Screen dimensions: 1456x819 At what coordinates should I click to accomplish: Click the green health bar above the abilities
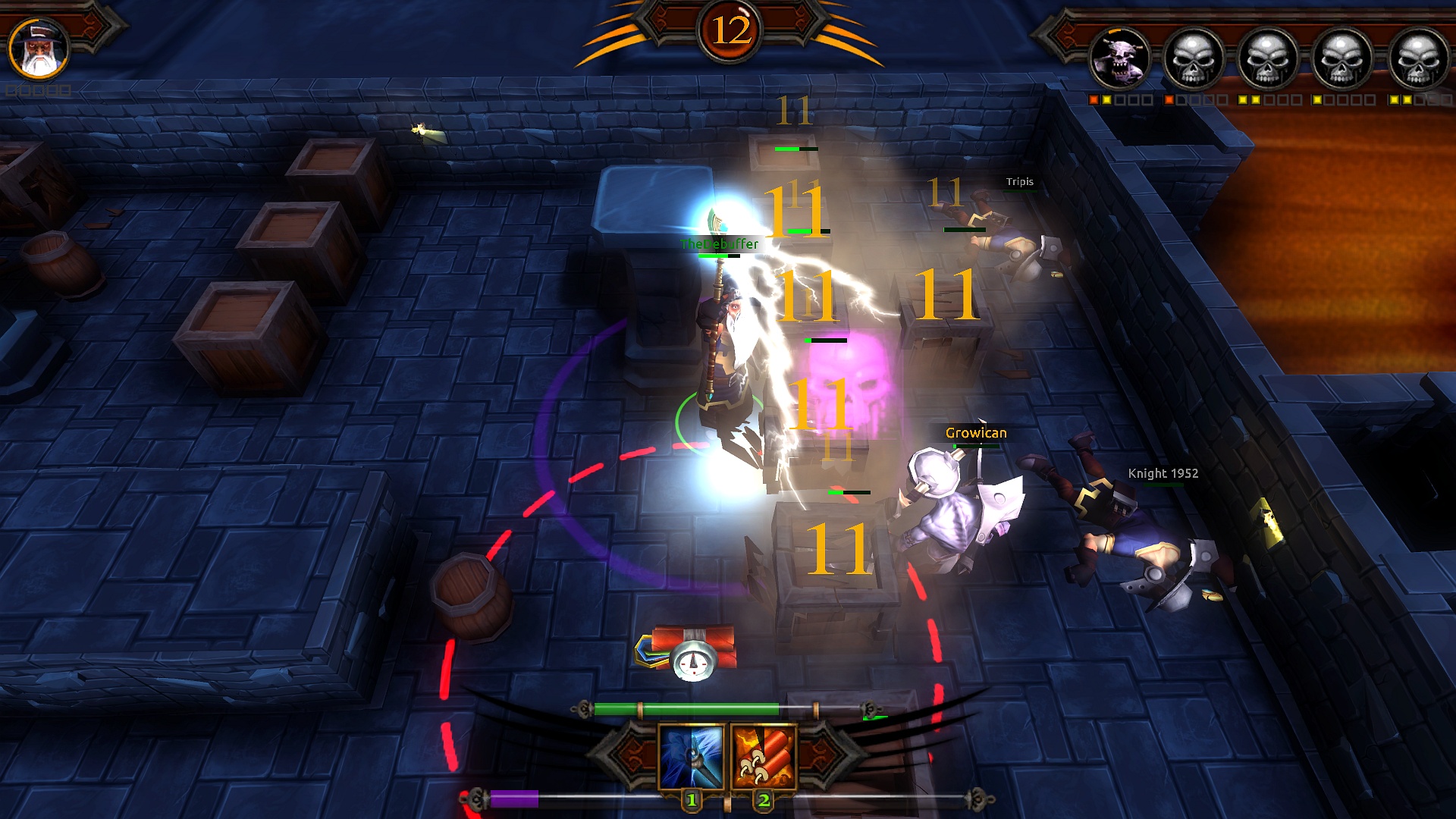click(x=686, y=711)
